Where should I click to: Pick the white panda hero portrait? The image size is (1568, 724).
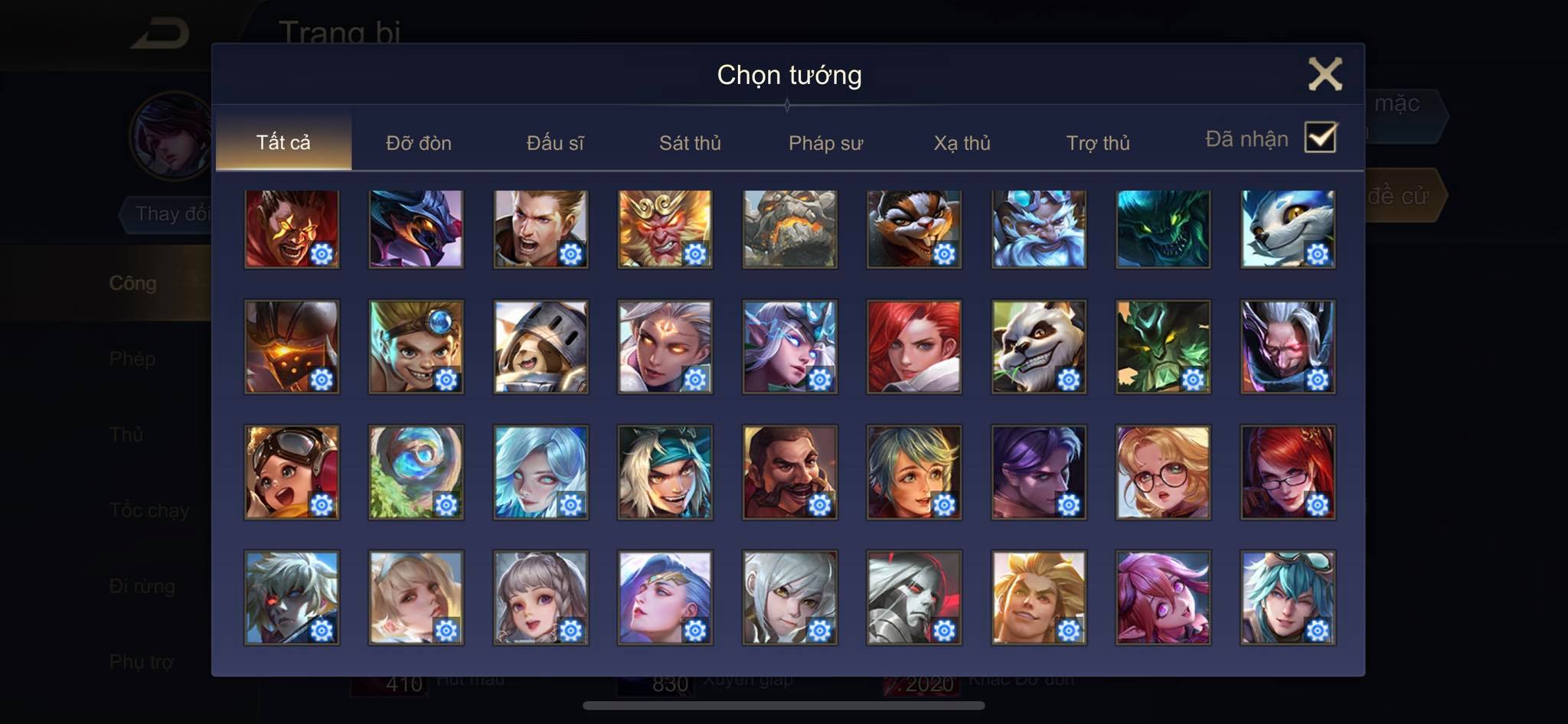coord(1038,347)
